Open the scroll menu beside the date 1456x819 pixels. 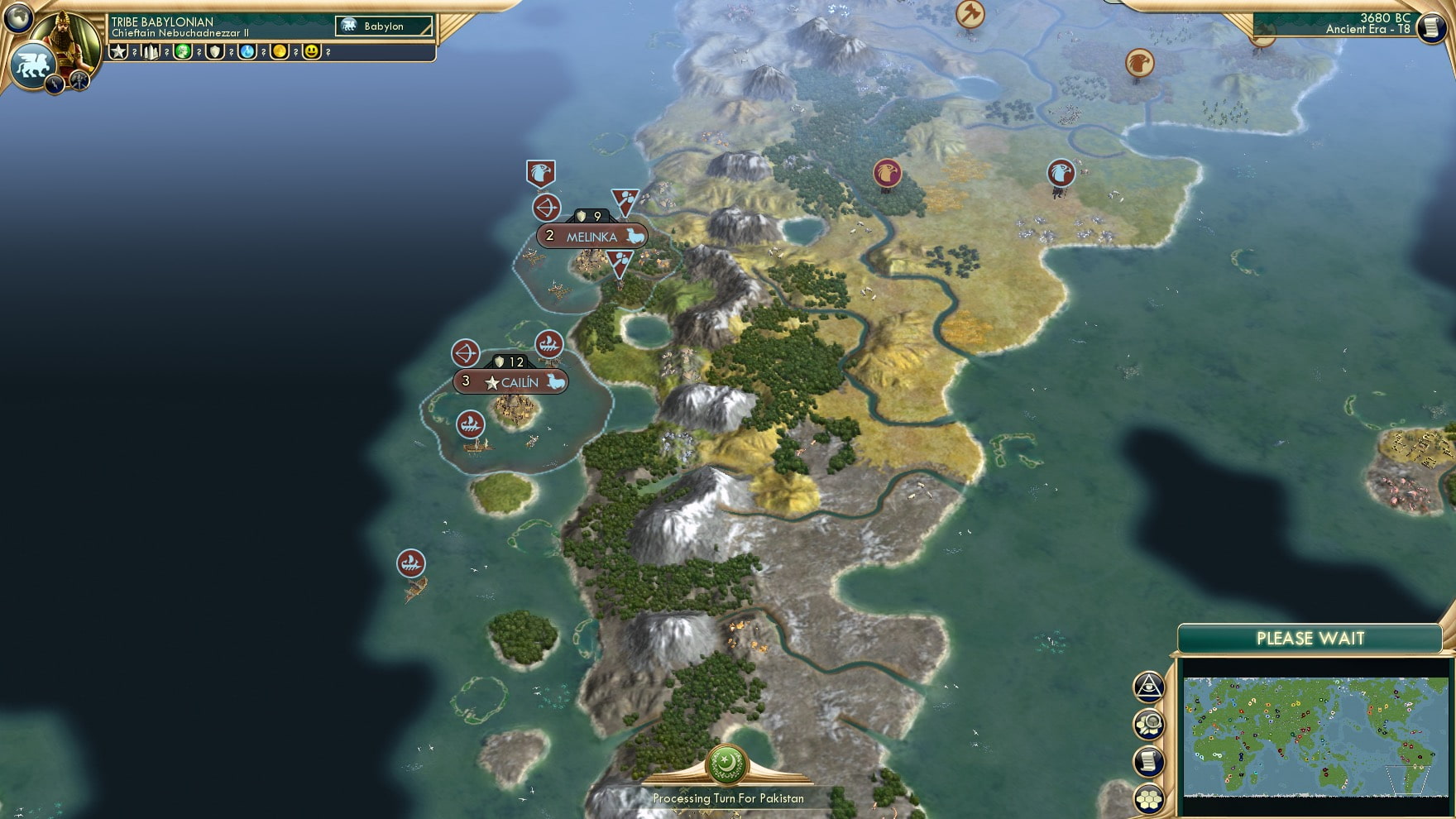1430,26
